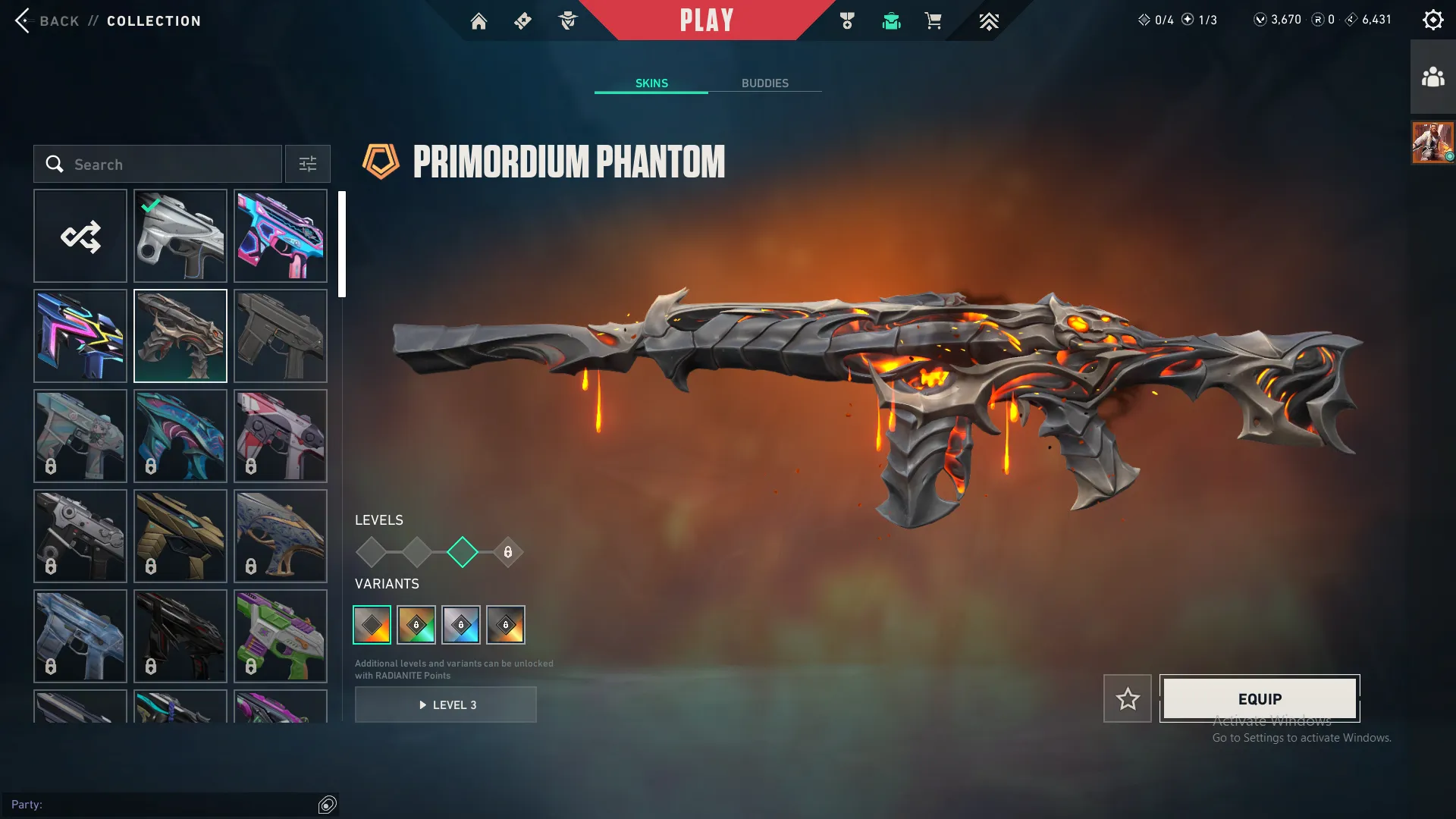Select the Agents icon in top bar
The height and width of the screenshot is (819, 1456).
[568, 20]
